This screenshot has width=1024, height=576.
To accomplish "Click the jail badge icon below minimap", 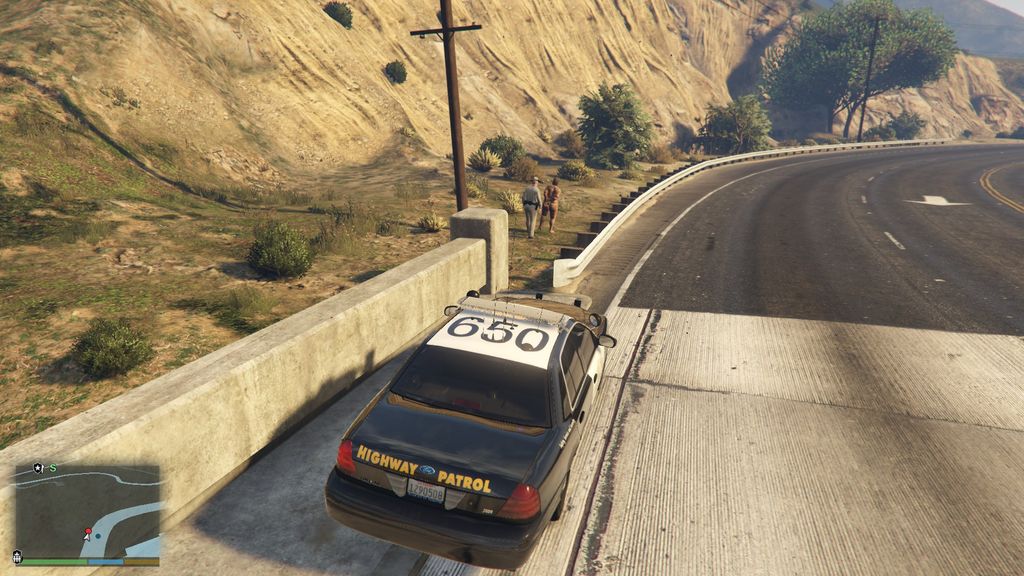I will tap(17, 557).
